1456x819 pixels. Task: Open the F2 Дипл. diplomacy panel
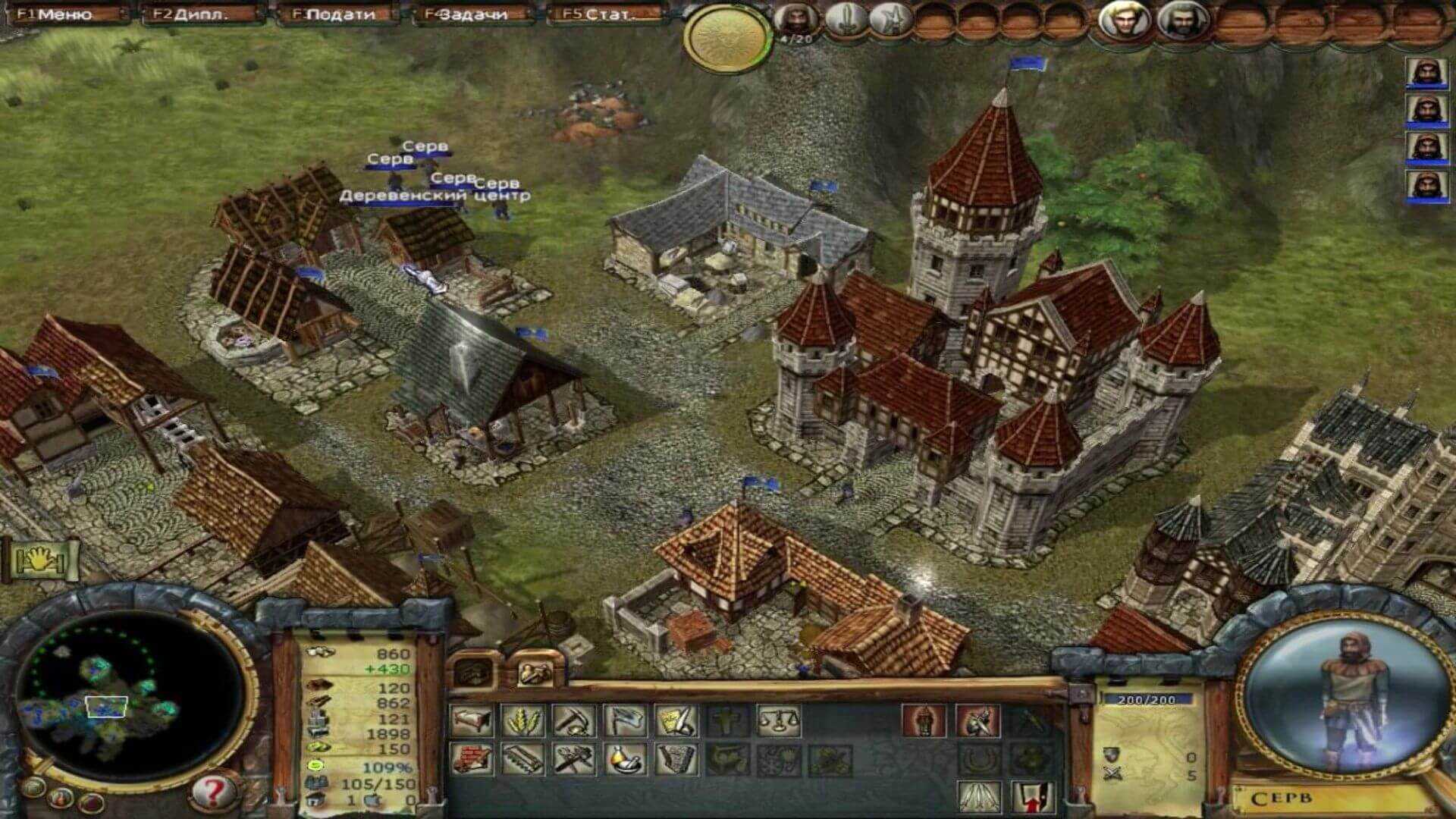(x=199, y=14)
